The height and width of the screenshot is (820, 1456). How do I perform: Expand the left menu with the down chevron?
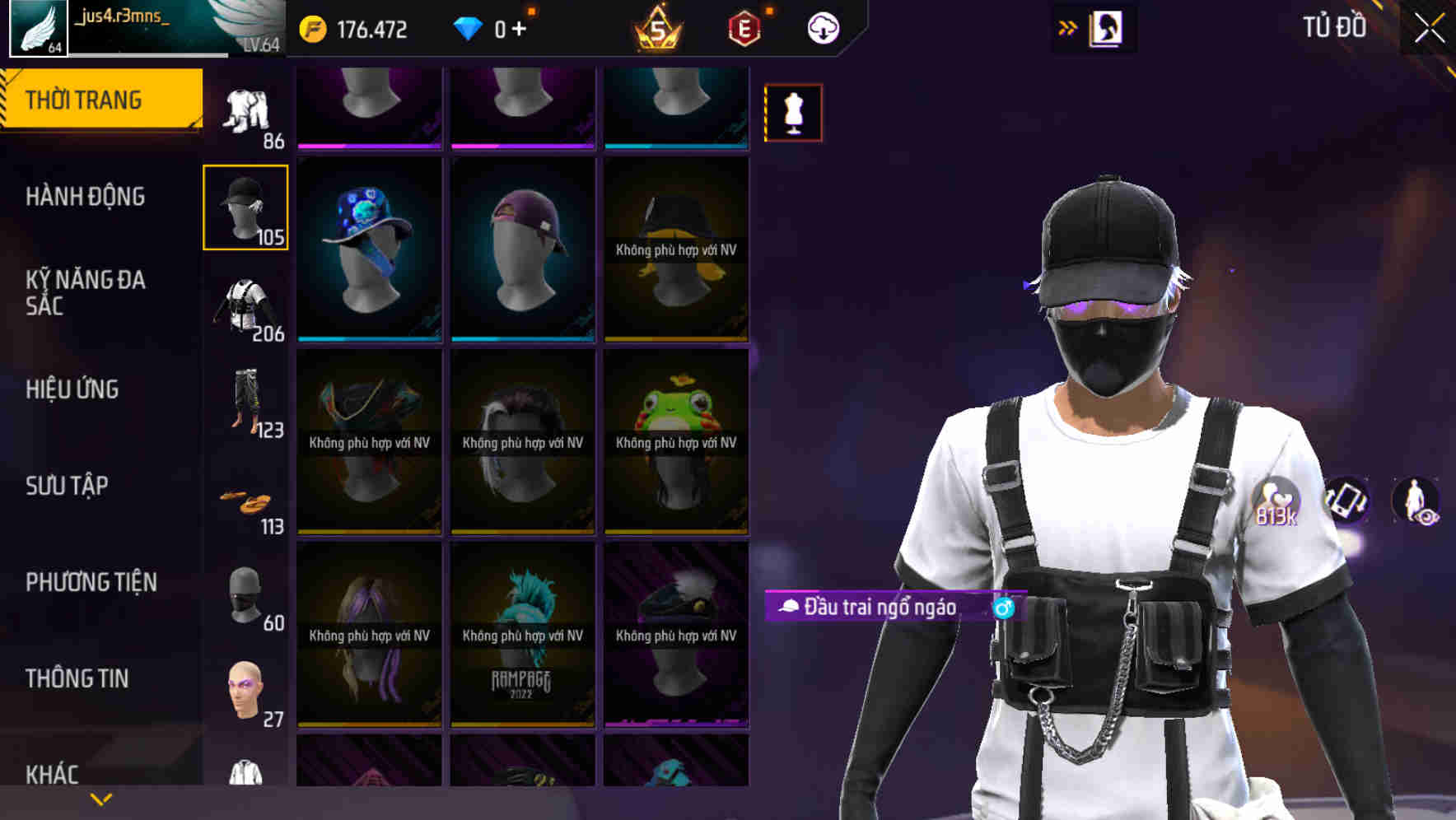pos(99,799)
